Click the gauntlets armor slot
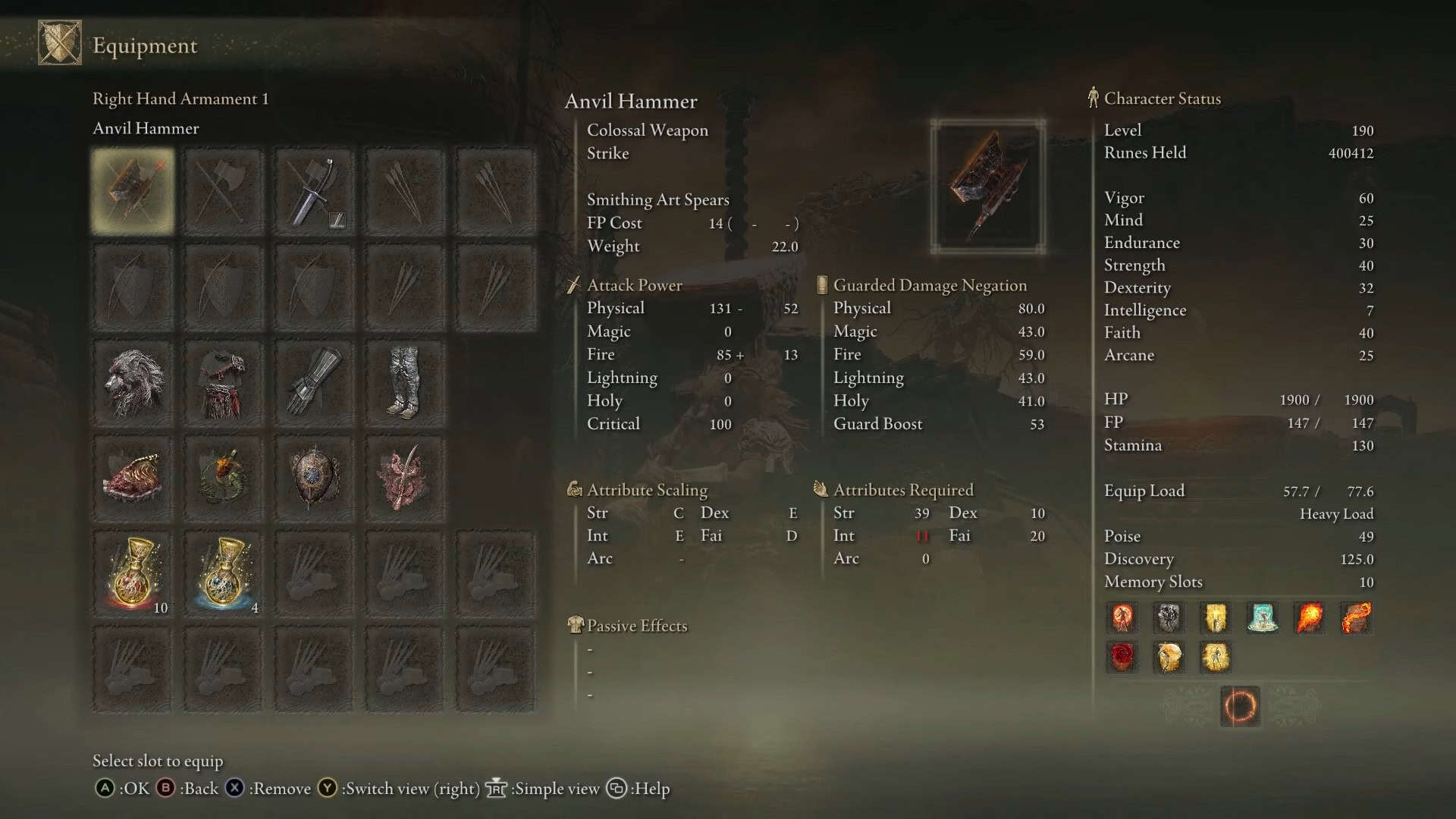Viewport: 1456px width, 819px height. click(314, 381)
